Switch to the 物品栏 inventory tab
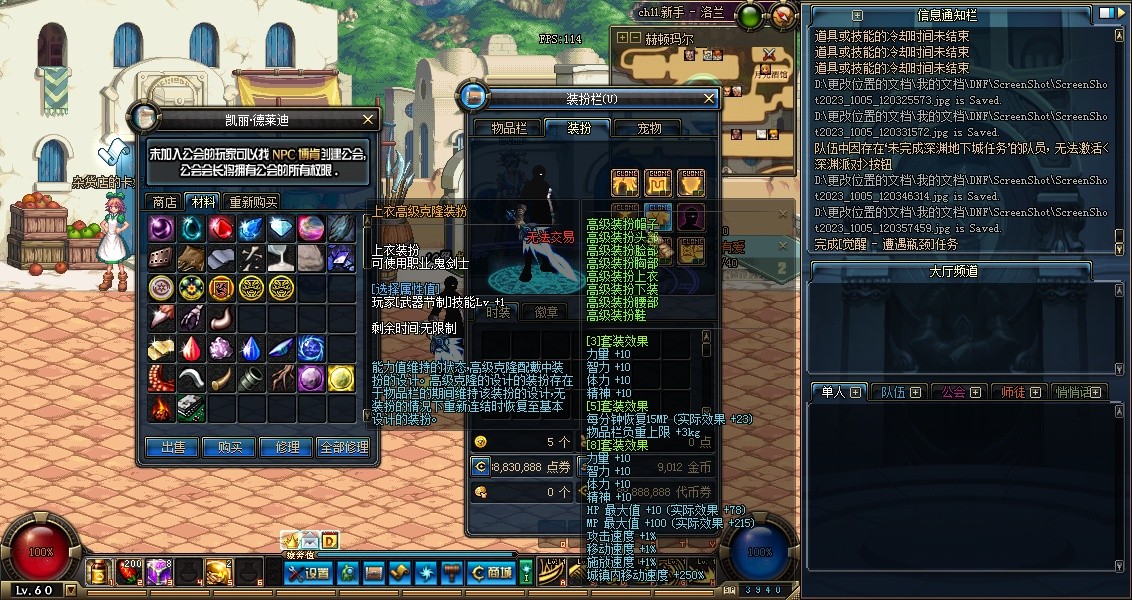Viewport: 1132px width, 600px height. [x=515, y=128]
